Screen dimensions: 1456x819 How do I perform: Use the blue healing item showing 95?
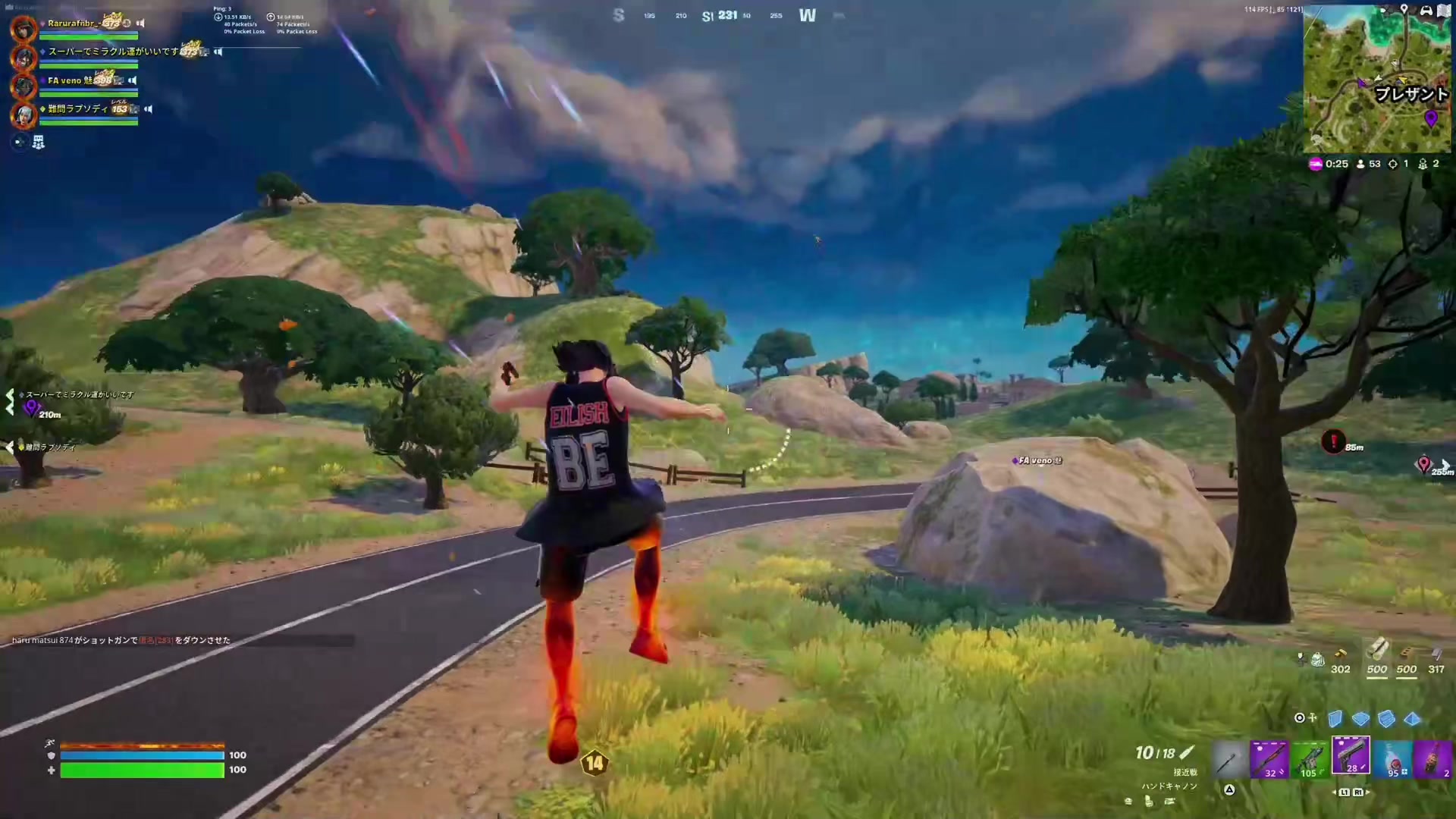pyautogui.click(x=1394, y=759)
